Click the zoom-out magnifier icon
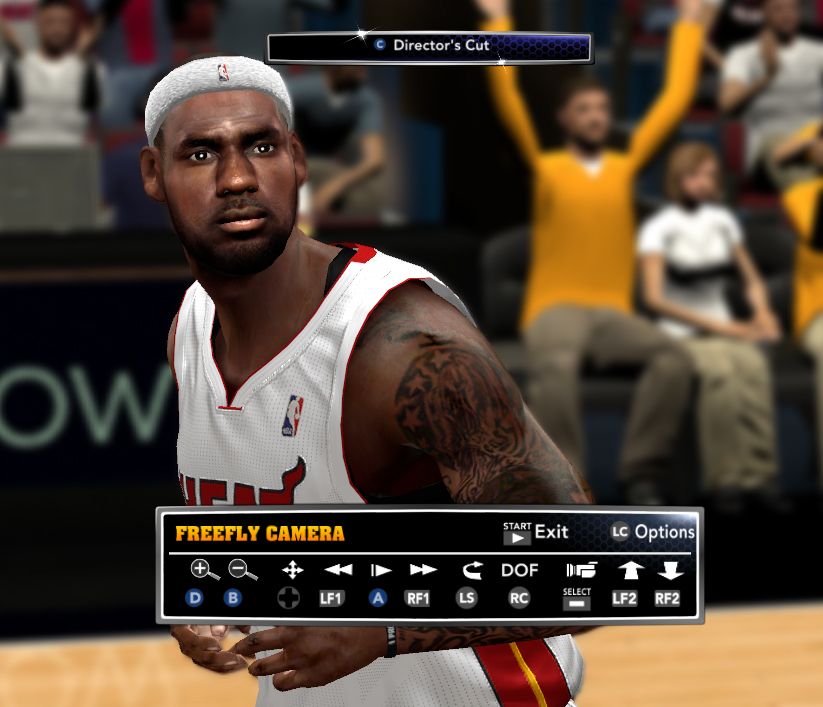Viewport: 823px width, 707px height. [x=242, y=570]
